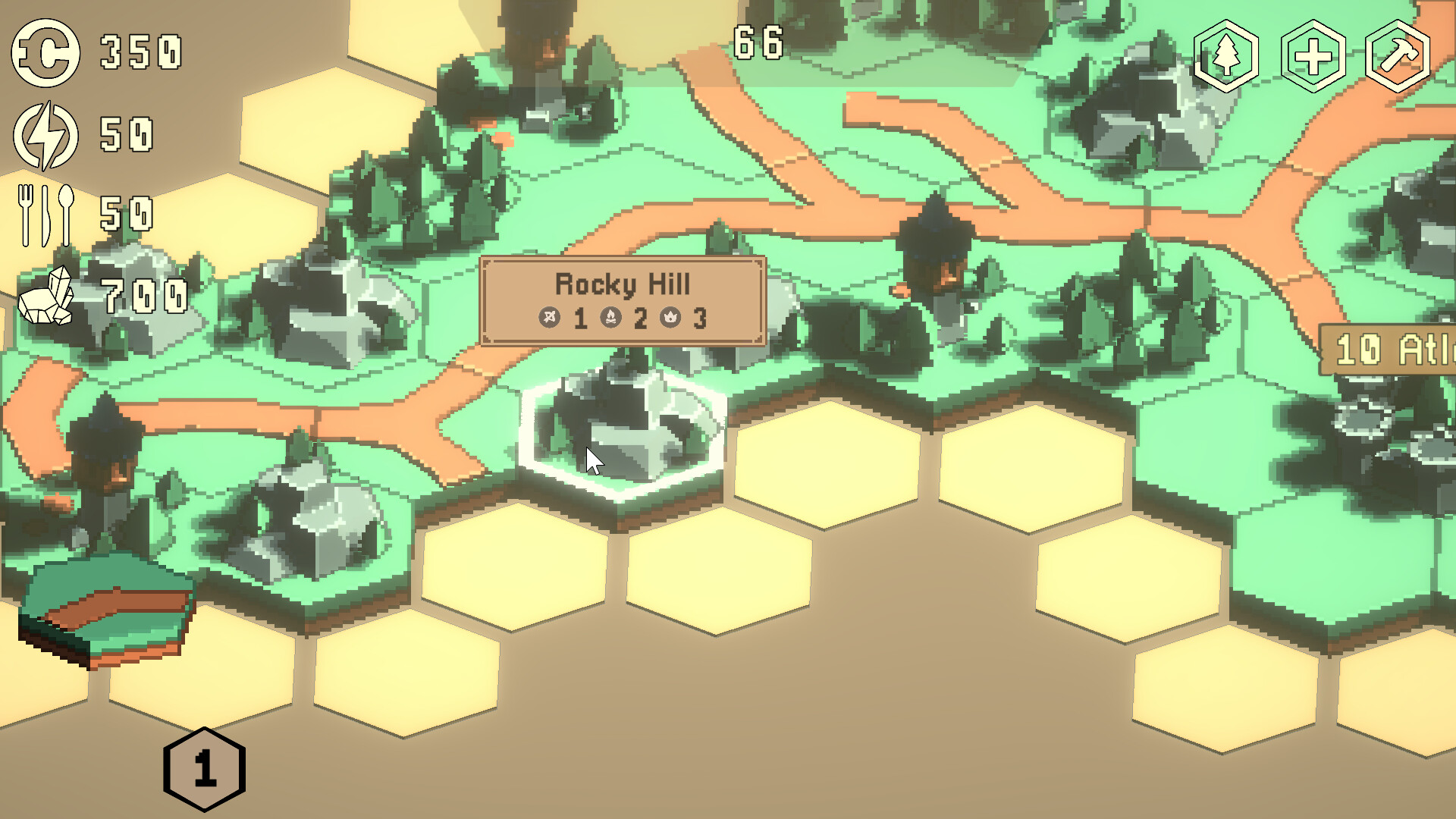
Task: Click the 350 coin amount text
Action: (x=140, y=50)
